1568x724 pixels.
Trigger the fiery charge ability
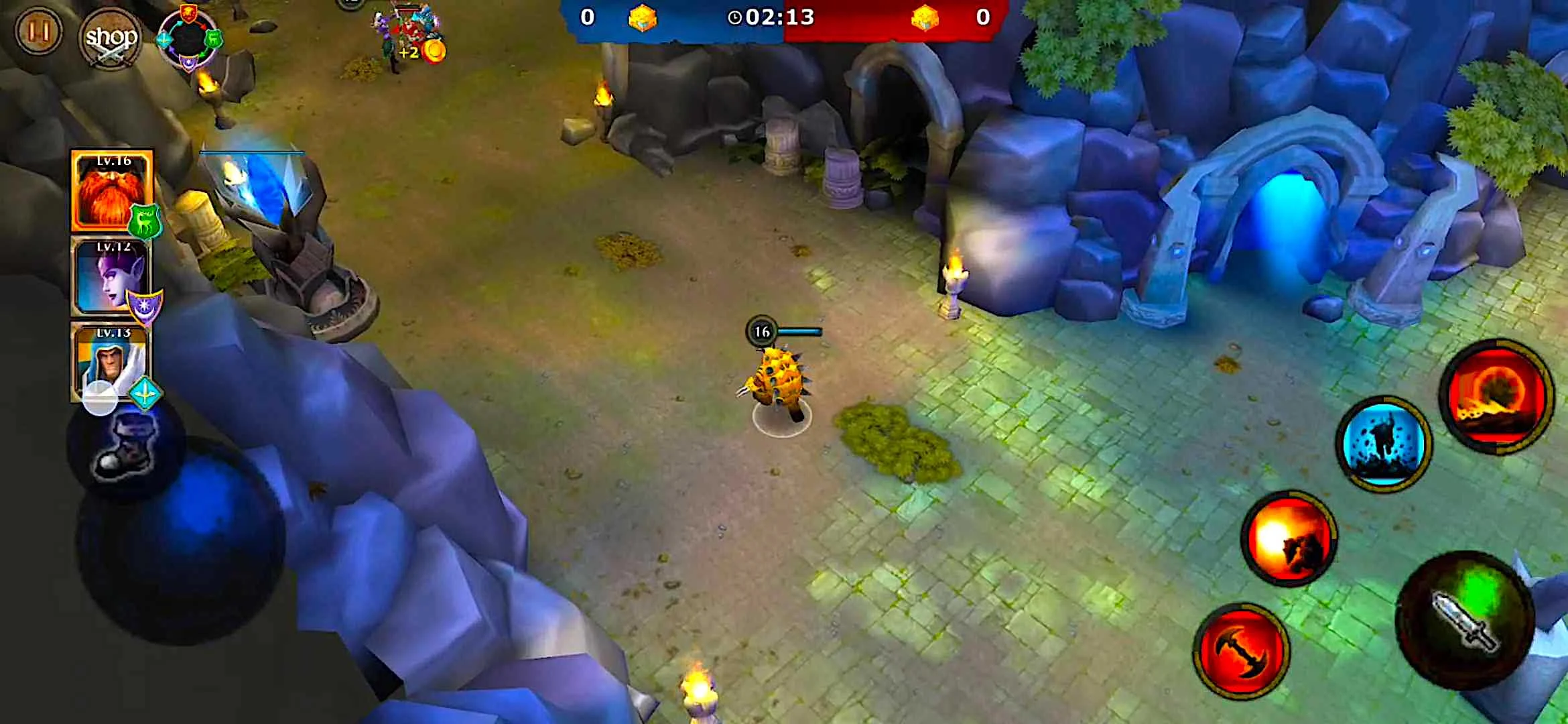[1289, 538]
